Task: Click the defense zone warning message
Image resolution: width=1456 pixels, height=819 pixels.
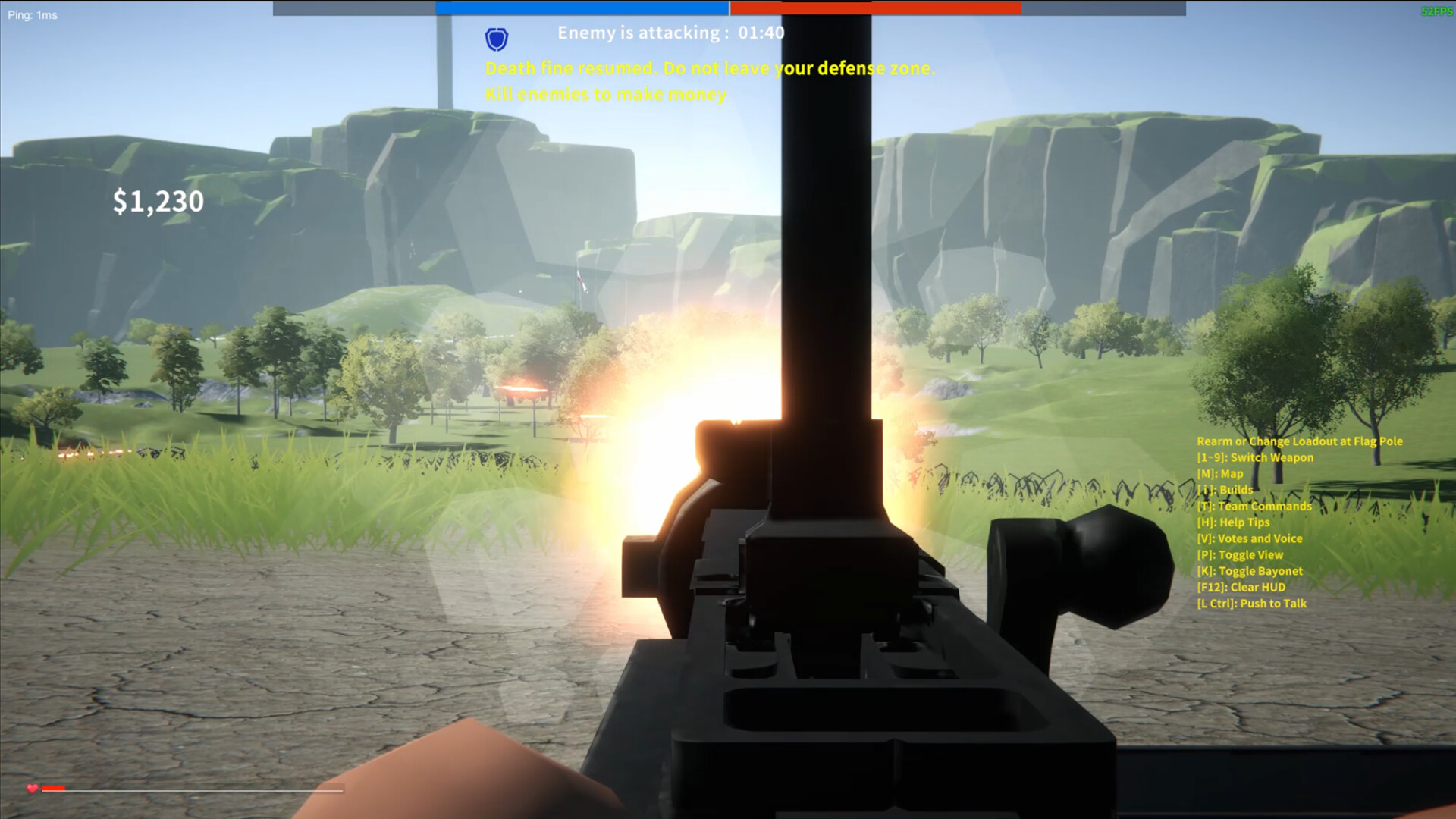Action: [711, 68]
